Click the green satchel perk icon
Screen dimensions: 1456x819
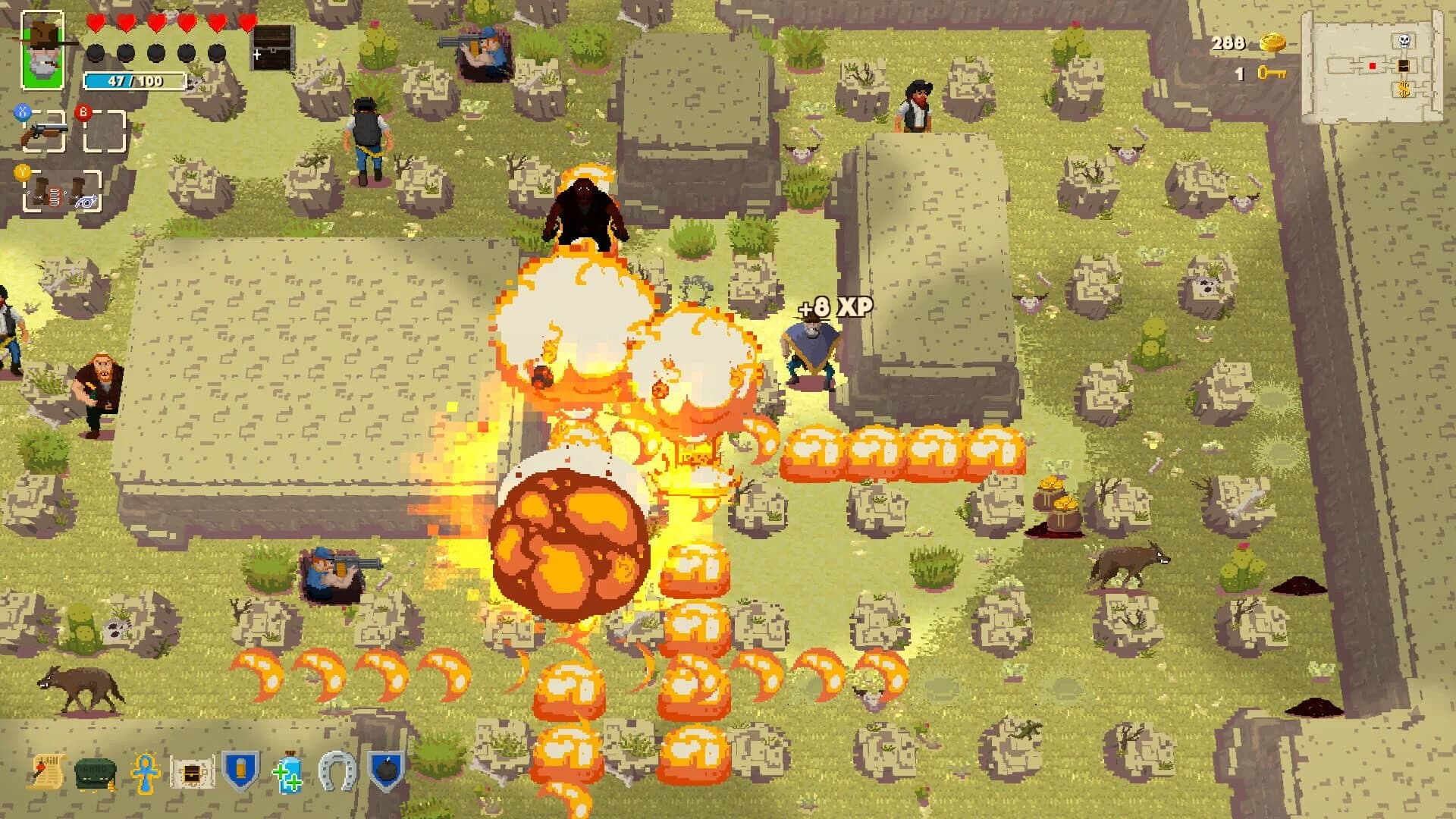point(94,771)
